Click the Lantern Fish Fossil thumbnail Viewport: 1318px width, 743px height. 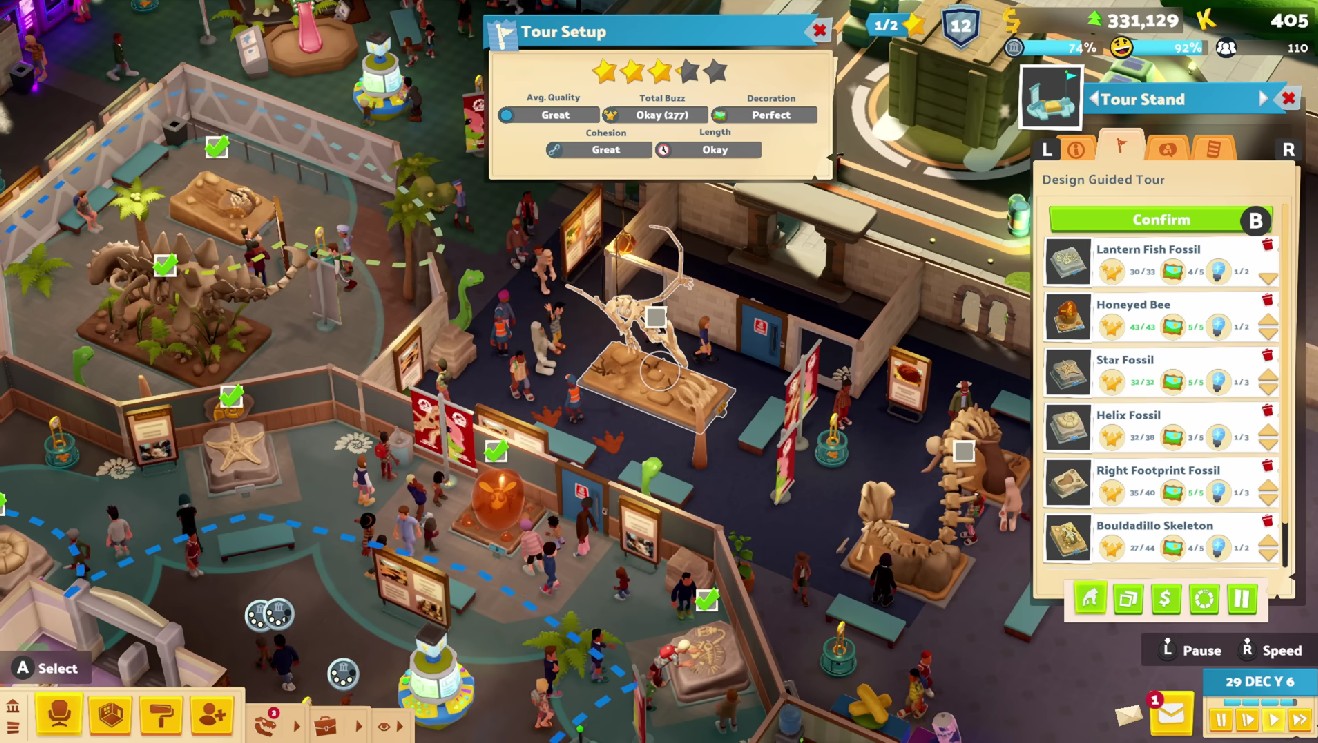[x=1069, y=263]
